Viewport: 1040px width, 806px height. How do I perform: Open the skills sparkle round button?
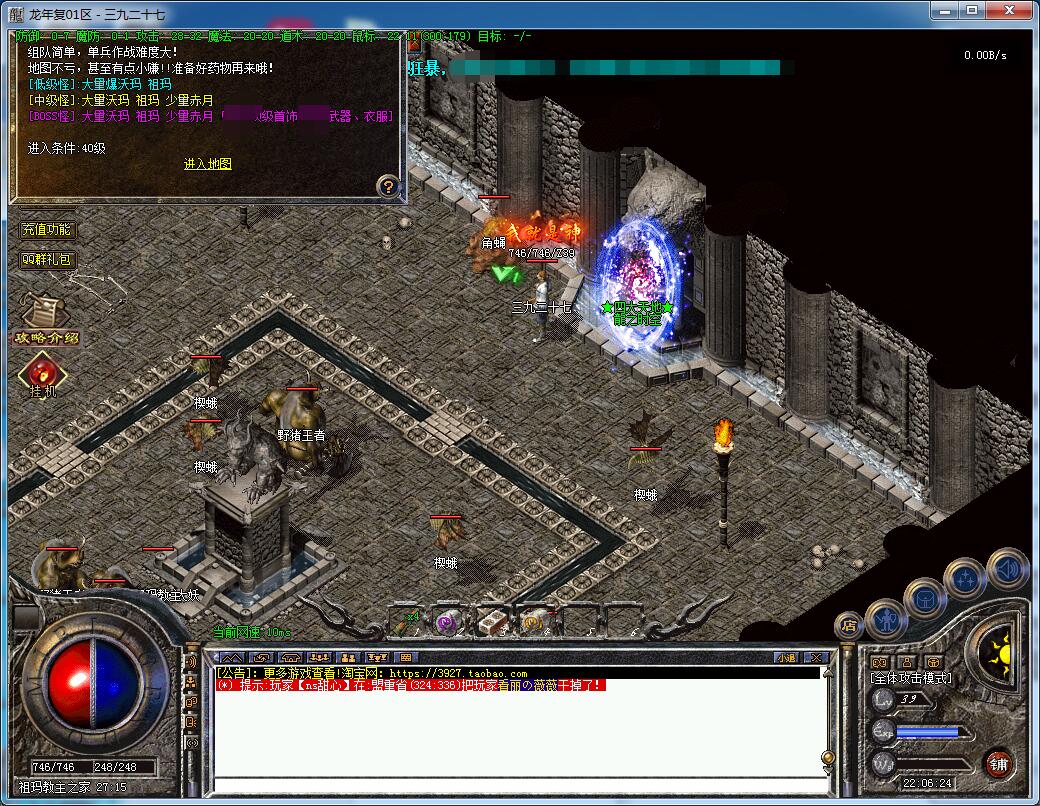pos(966,579)
